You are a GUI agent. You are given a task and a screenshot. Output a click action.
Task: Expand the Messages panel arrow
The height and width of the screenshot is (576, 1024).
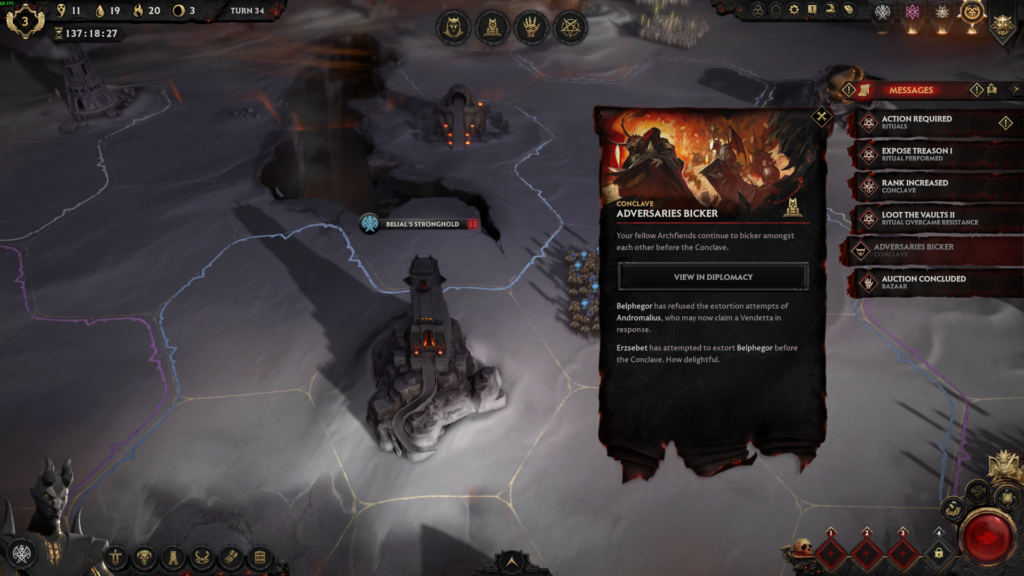pos(1014,90)
